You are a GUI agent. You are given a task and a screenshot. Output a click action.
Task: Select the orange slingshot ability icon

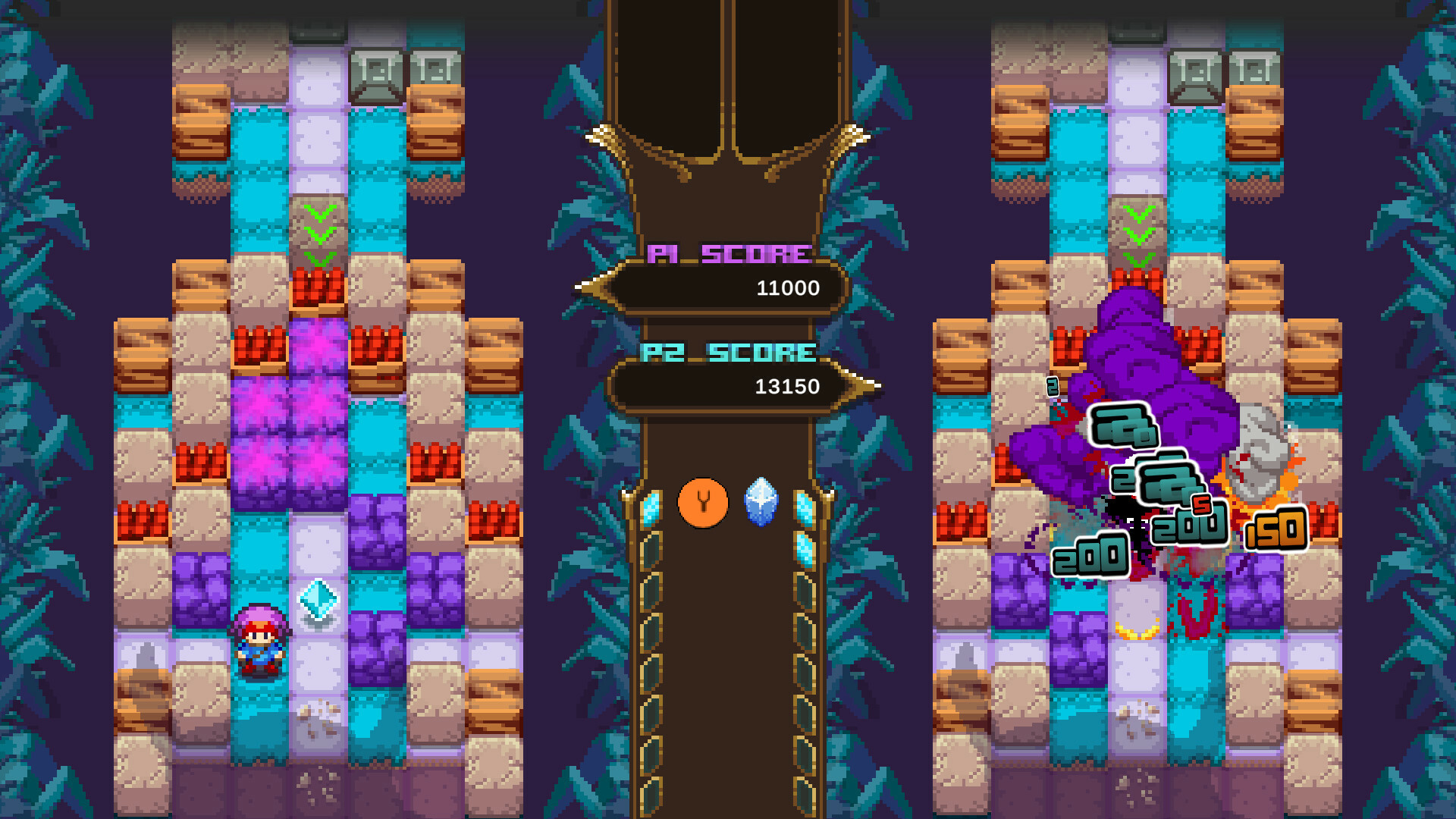(x=704, y=502)
